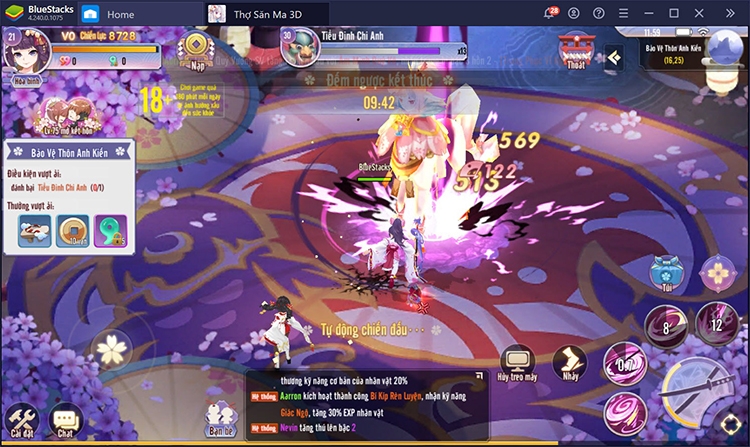The width and height of the screenshot is (750, 447).
Task: Select the Tiểu Đinh Chi Anh boss portrait
Action: (297, 49)
